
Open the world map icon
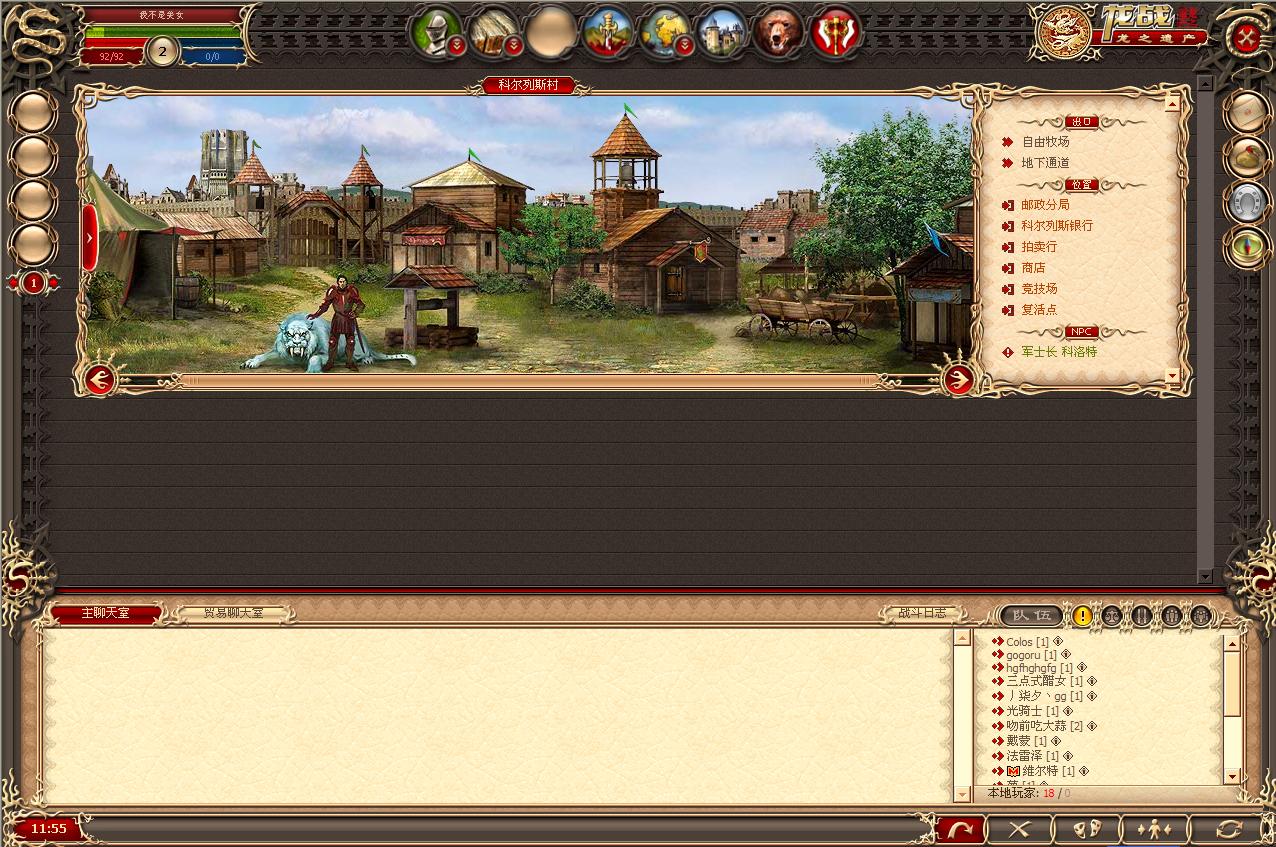pos(663,33)
